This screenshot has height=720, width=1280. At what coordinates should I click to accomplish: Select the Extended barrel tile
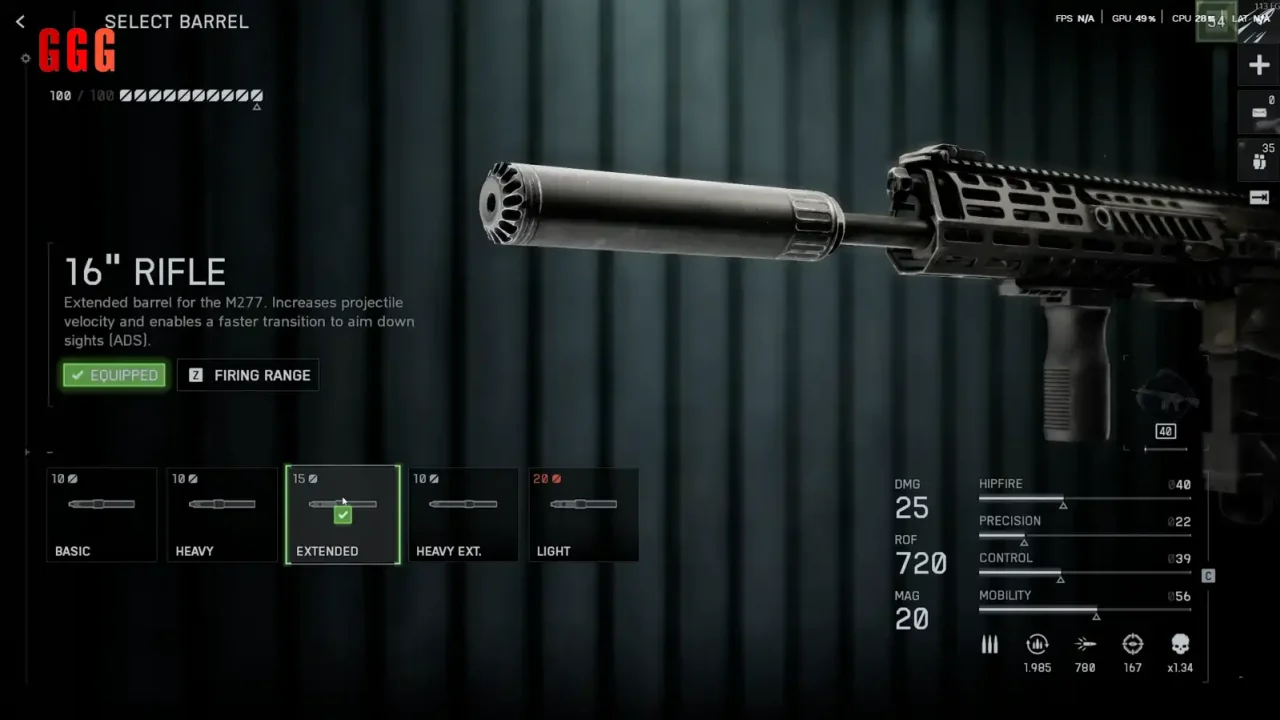(x=343, y=514)
